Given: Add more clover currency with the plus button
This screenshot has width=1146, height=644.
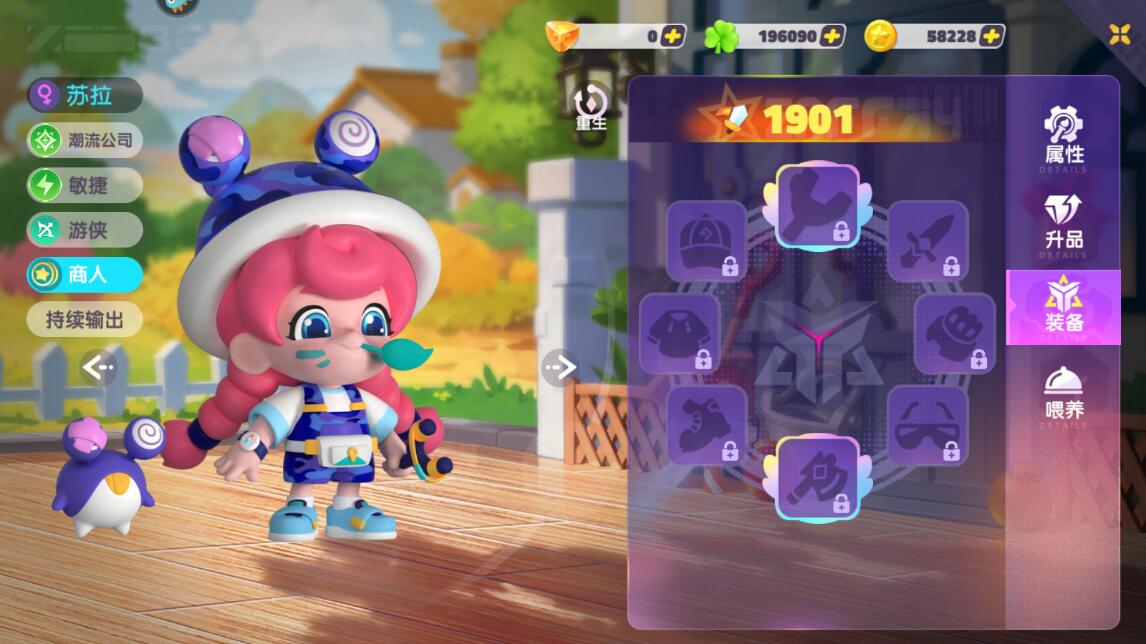Looking at the screenshot, I should click(x=832, y=36).
